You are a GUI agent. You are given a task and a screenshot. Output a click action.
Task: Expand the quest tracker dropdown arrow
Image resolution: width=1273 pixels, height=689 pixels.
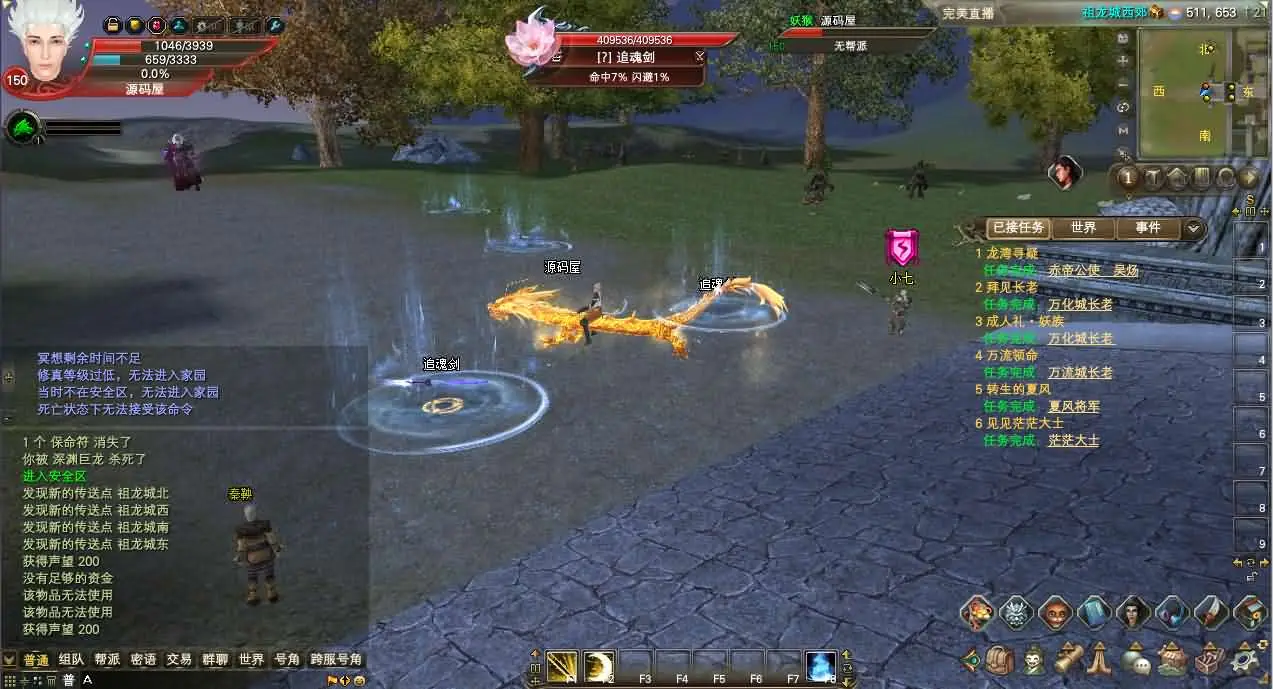pos(1194,228)
